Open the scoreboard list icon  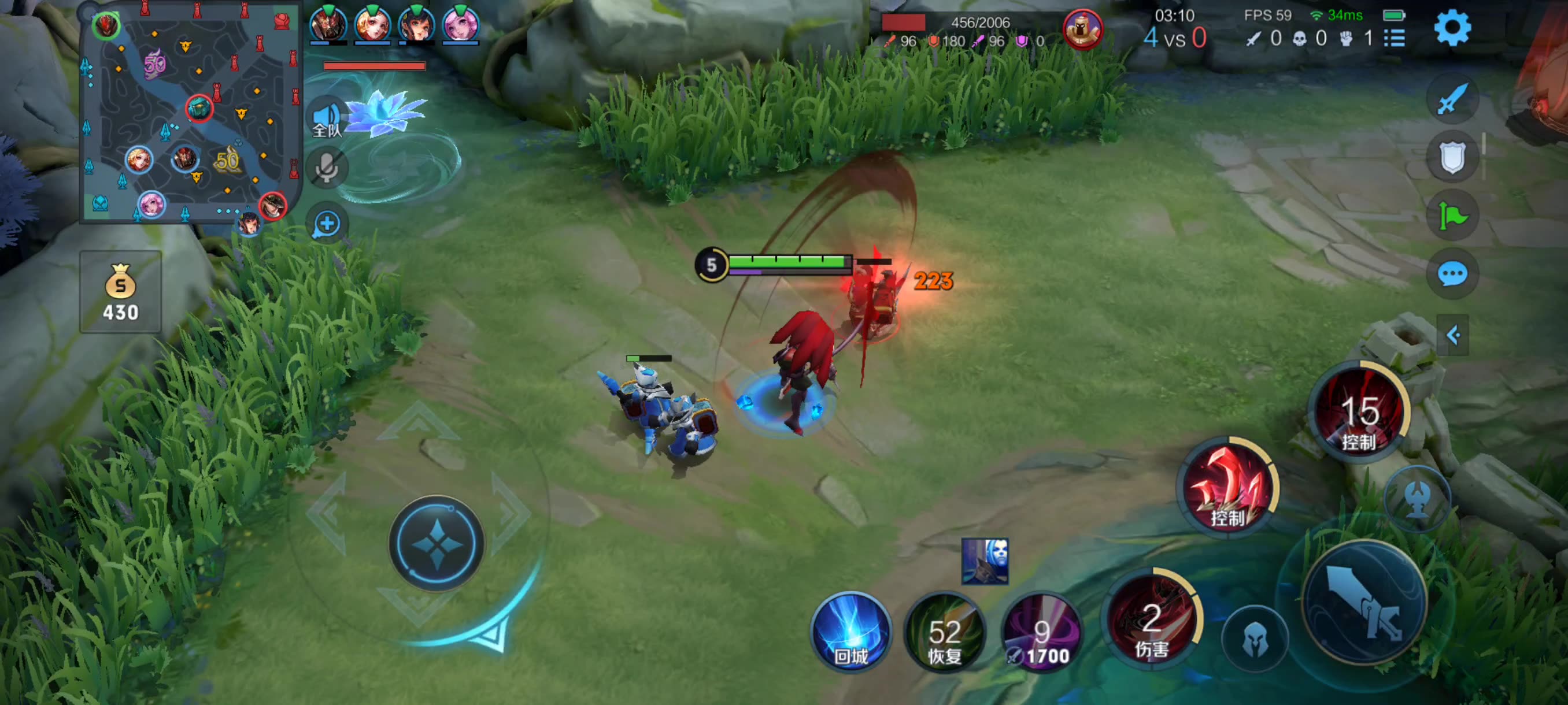1395,38
